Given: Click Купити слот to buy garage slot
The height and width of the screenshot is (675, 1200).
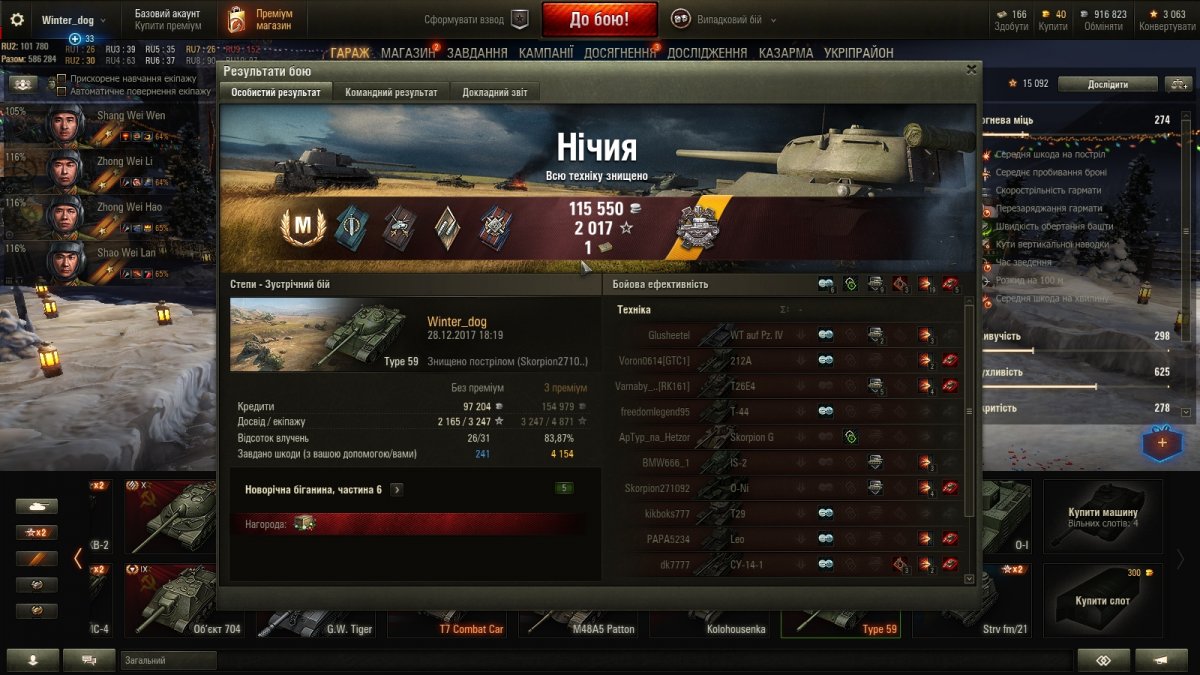Looking at the screenshot, I should pos(1103,600).
